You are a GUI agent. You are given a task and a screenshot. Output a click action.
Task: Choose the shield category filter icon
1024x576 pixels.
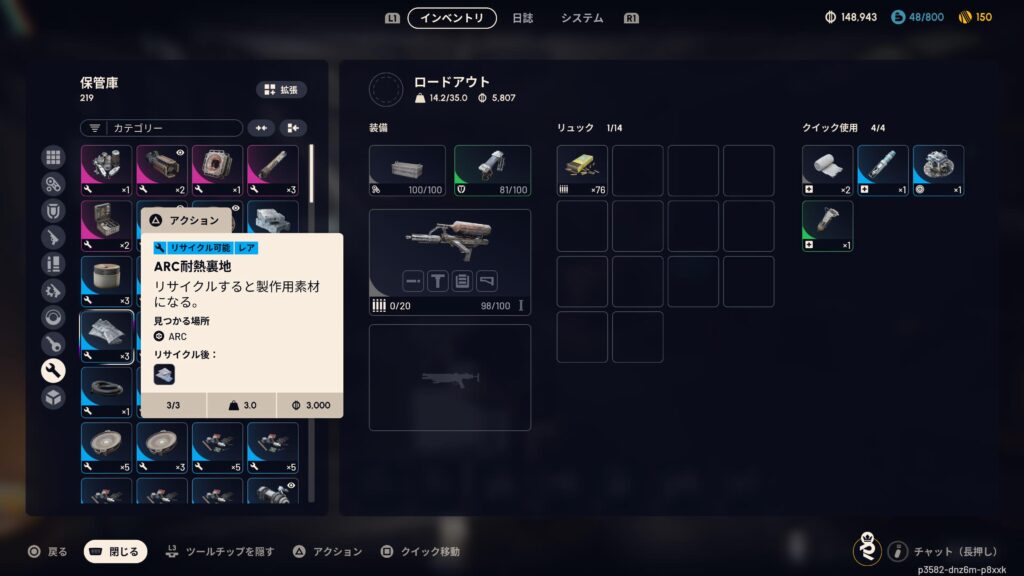point(53,211)
